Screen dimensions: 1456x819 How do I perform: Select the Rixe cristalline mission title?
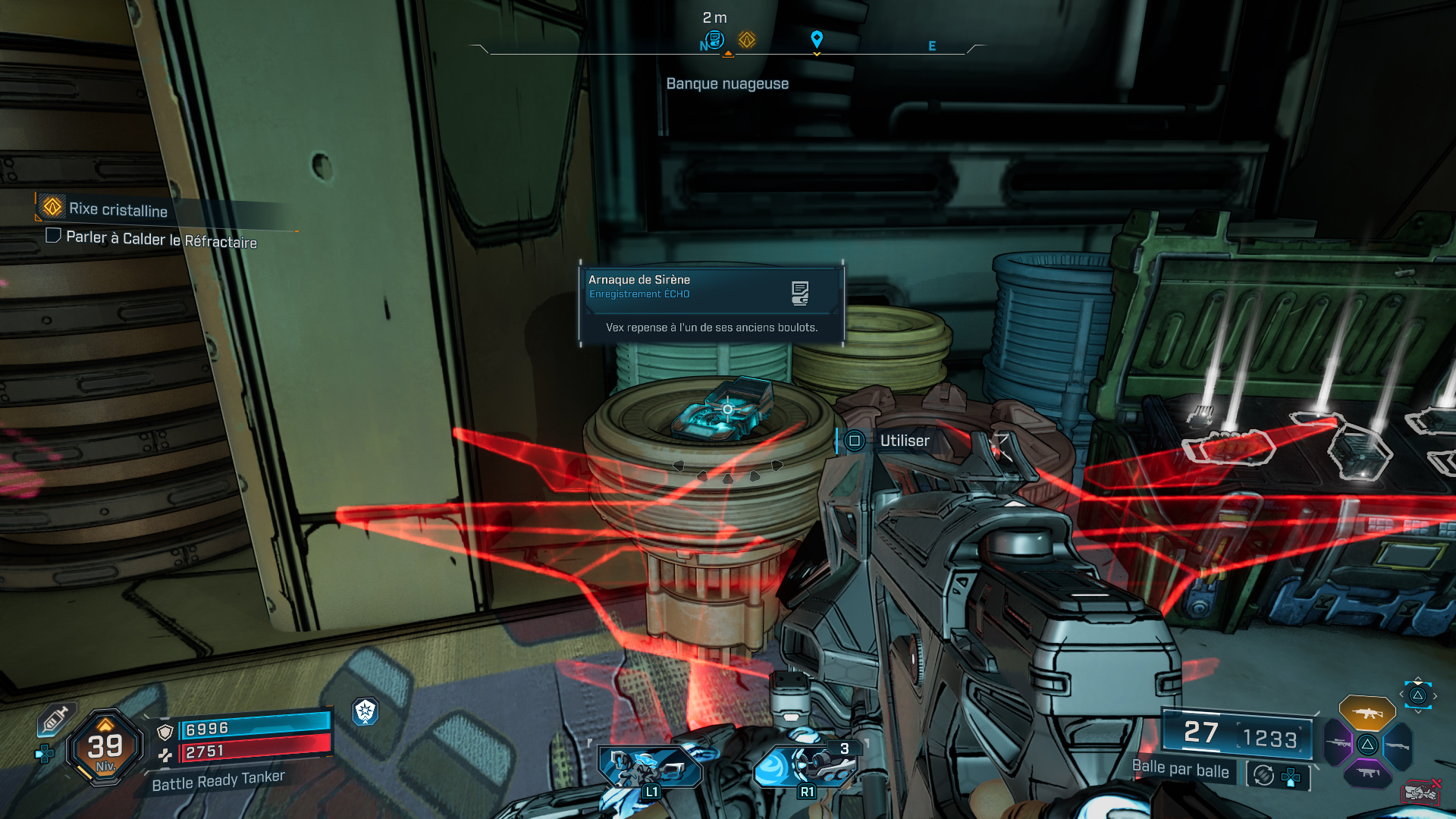pos(118,211)
